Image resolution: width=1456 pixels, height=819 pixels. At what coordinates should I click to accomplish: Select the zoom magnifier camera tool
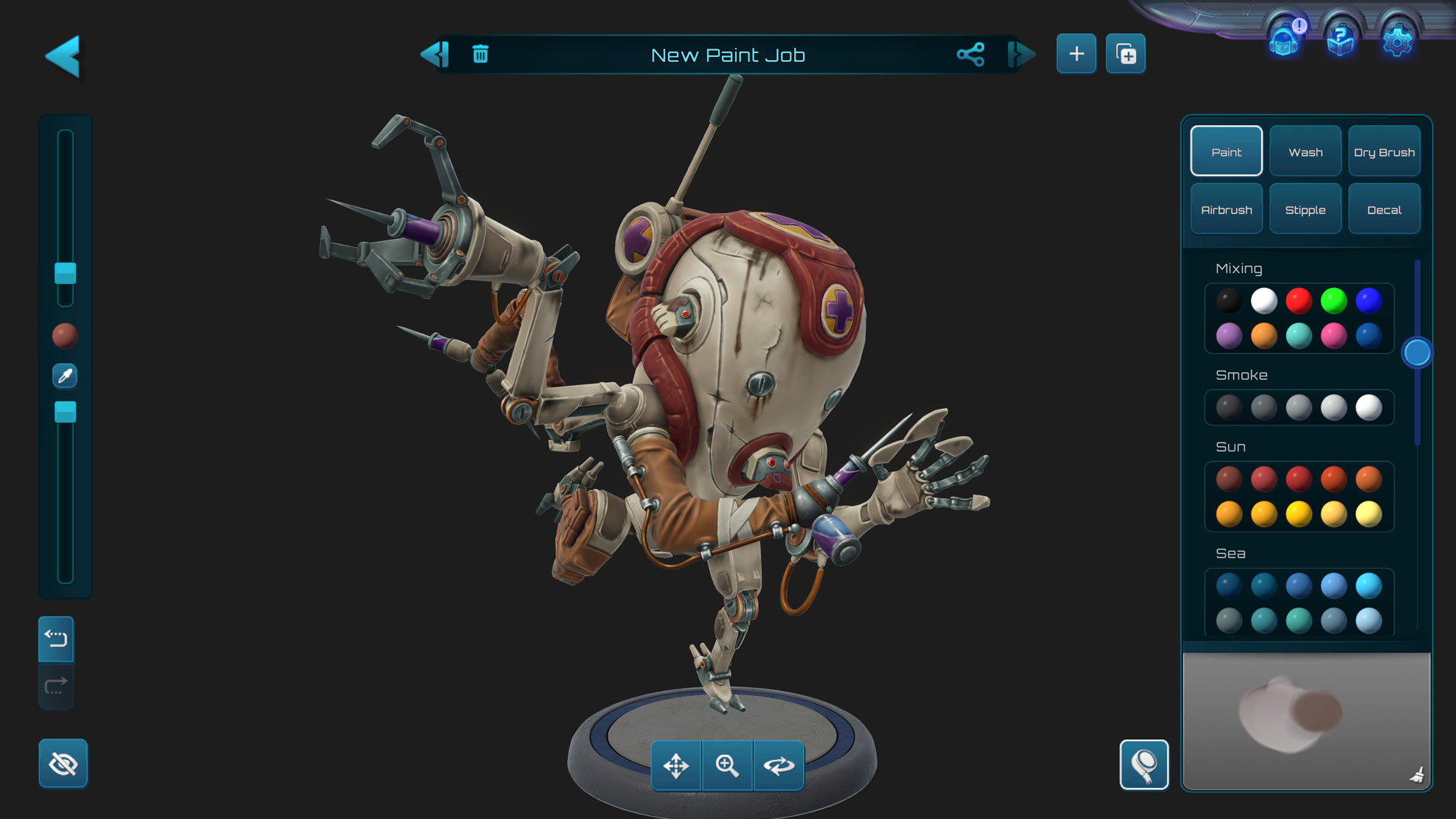[727, 766]
